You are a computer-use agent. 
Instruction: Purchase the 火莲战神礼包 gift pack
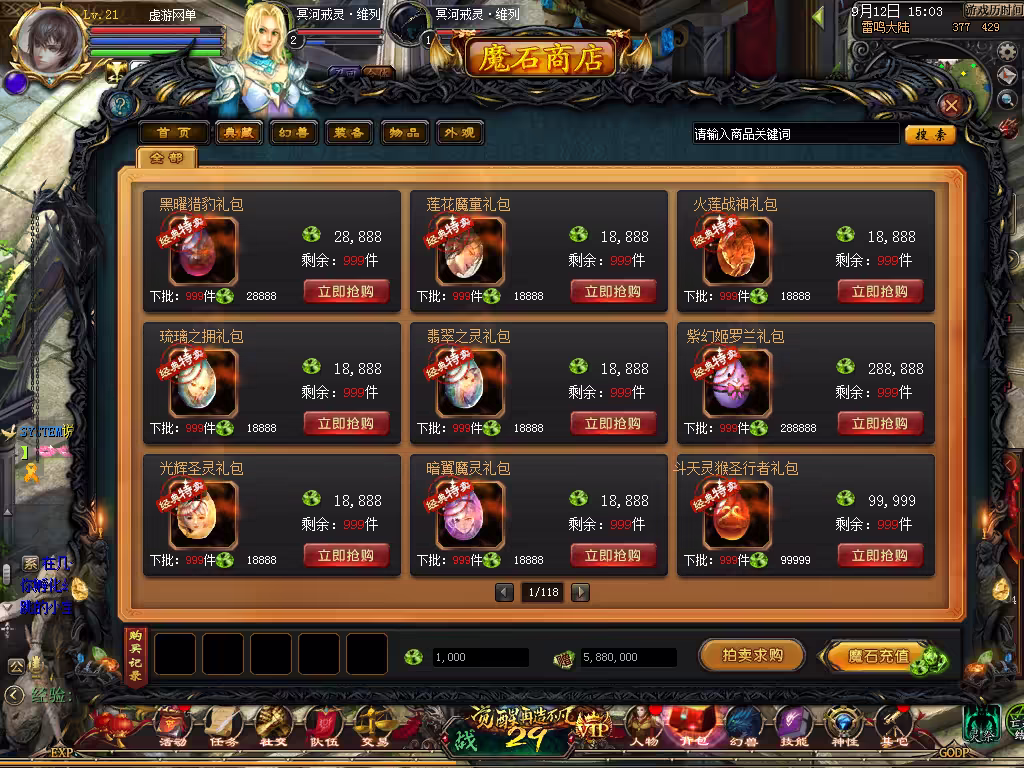pyautogui.click(x=880, y=292)
